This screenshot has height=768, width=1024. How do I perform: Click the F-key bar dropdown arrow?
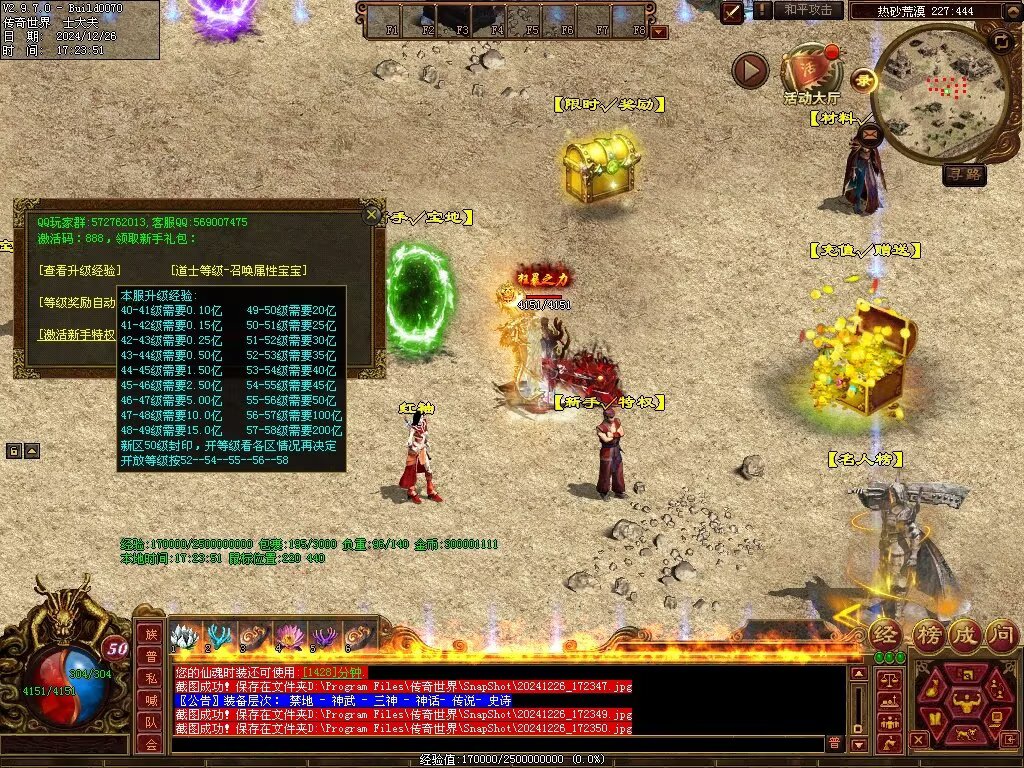[659, 31]
